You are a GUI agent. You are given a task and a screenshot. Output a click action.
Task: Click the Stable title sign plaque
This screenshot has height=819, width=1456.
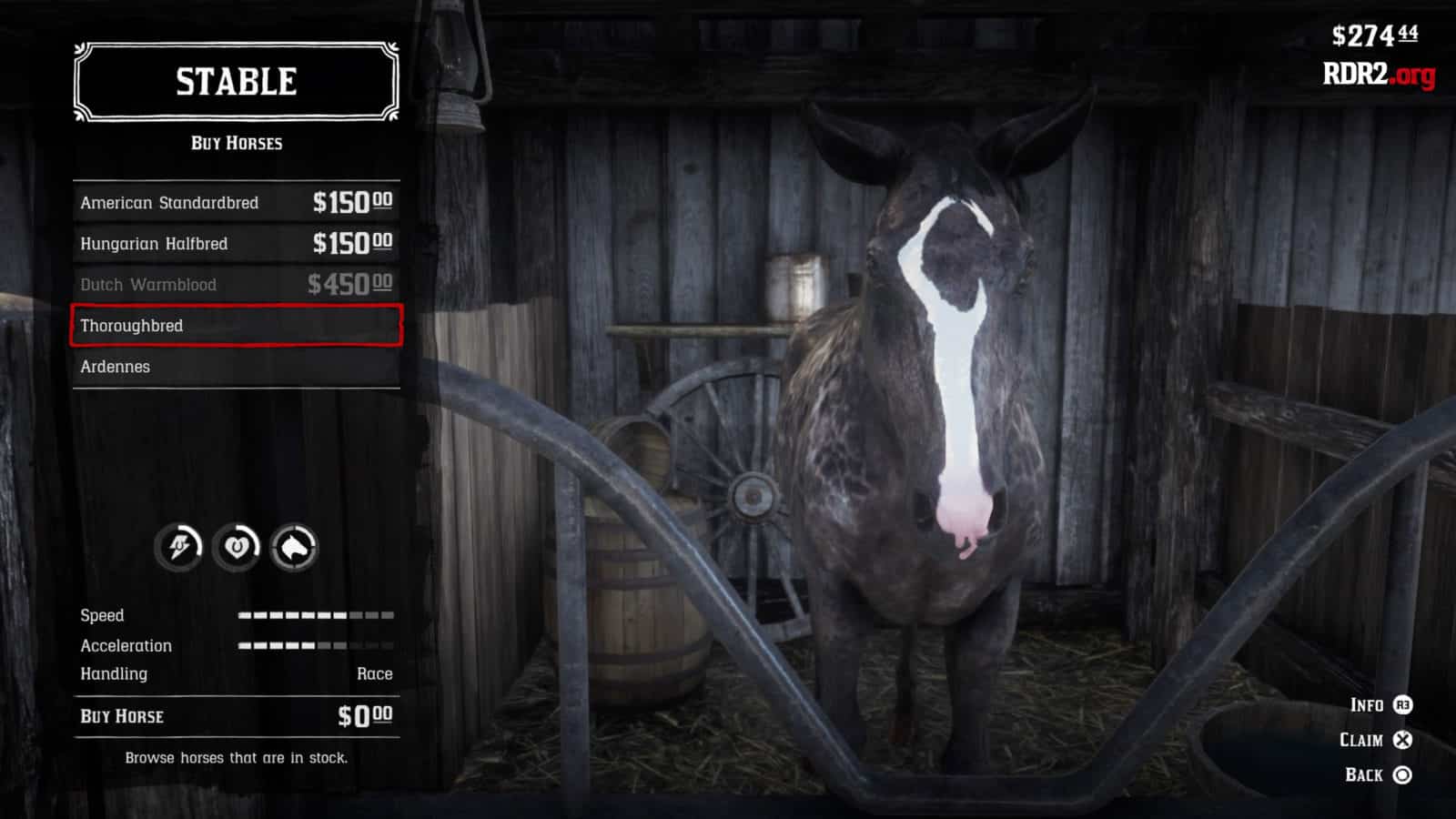[x=235, y=82]
